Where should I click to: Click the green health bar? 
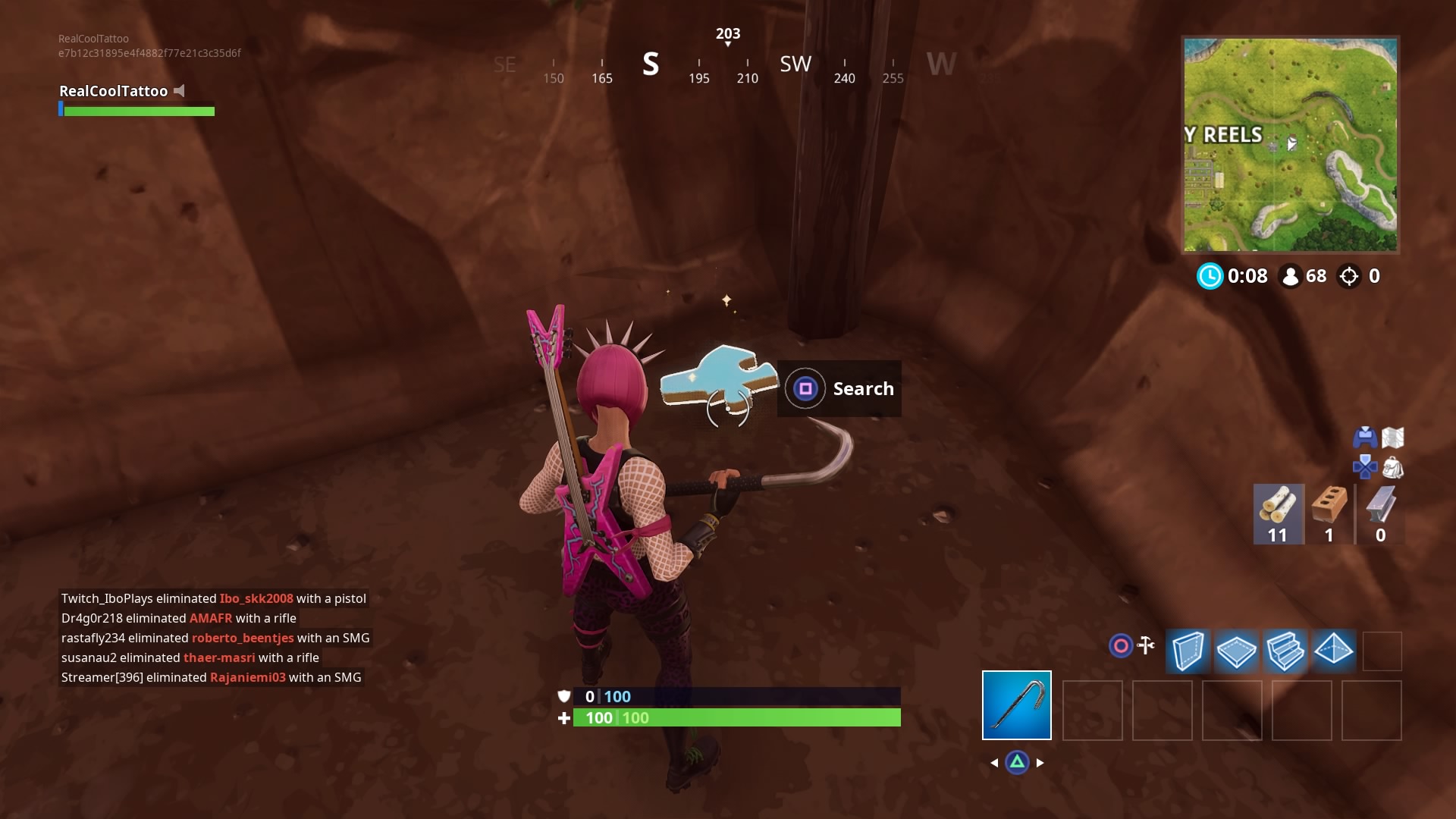736,717
